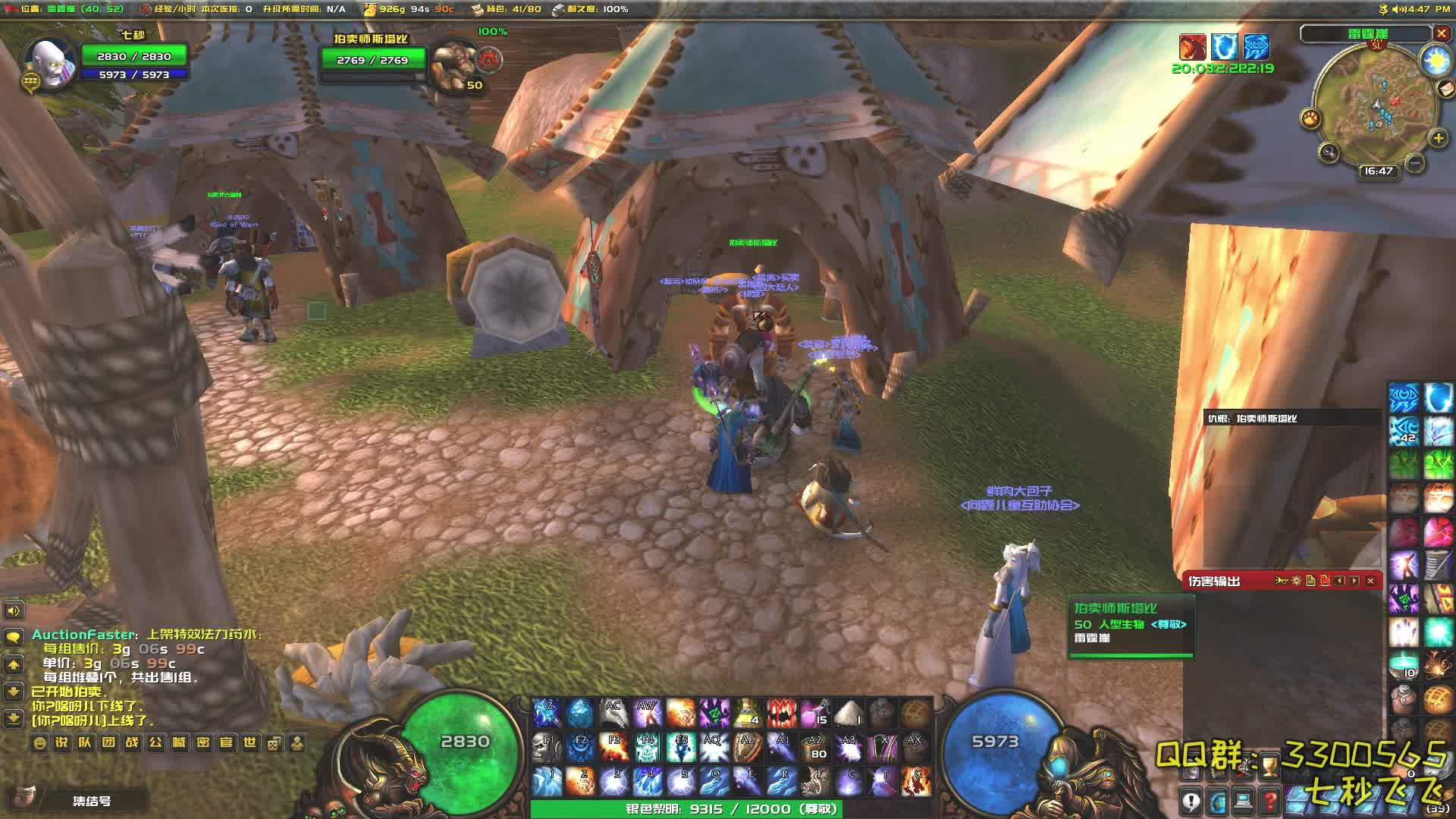Toggle the speaker voice button above chat
The image size is (1456, 819).
14,610
